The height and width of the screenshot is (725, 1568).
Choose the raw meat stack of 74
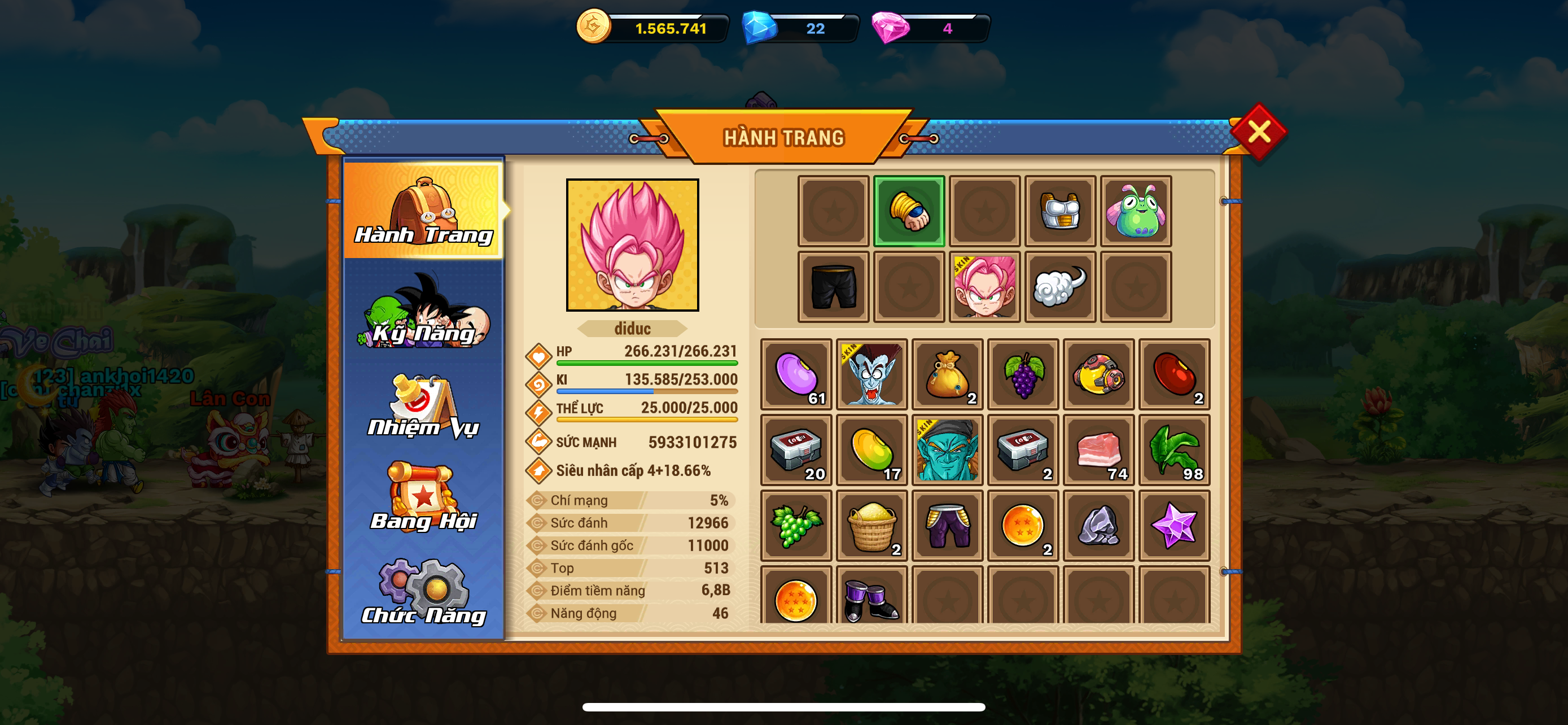coord(1099,450)
